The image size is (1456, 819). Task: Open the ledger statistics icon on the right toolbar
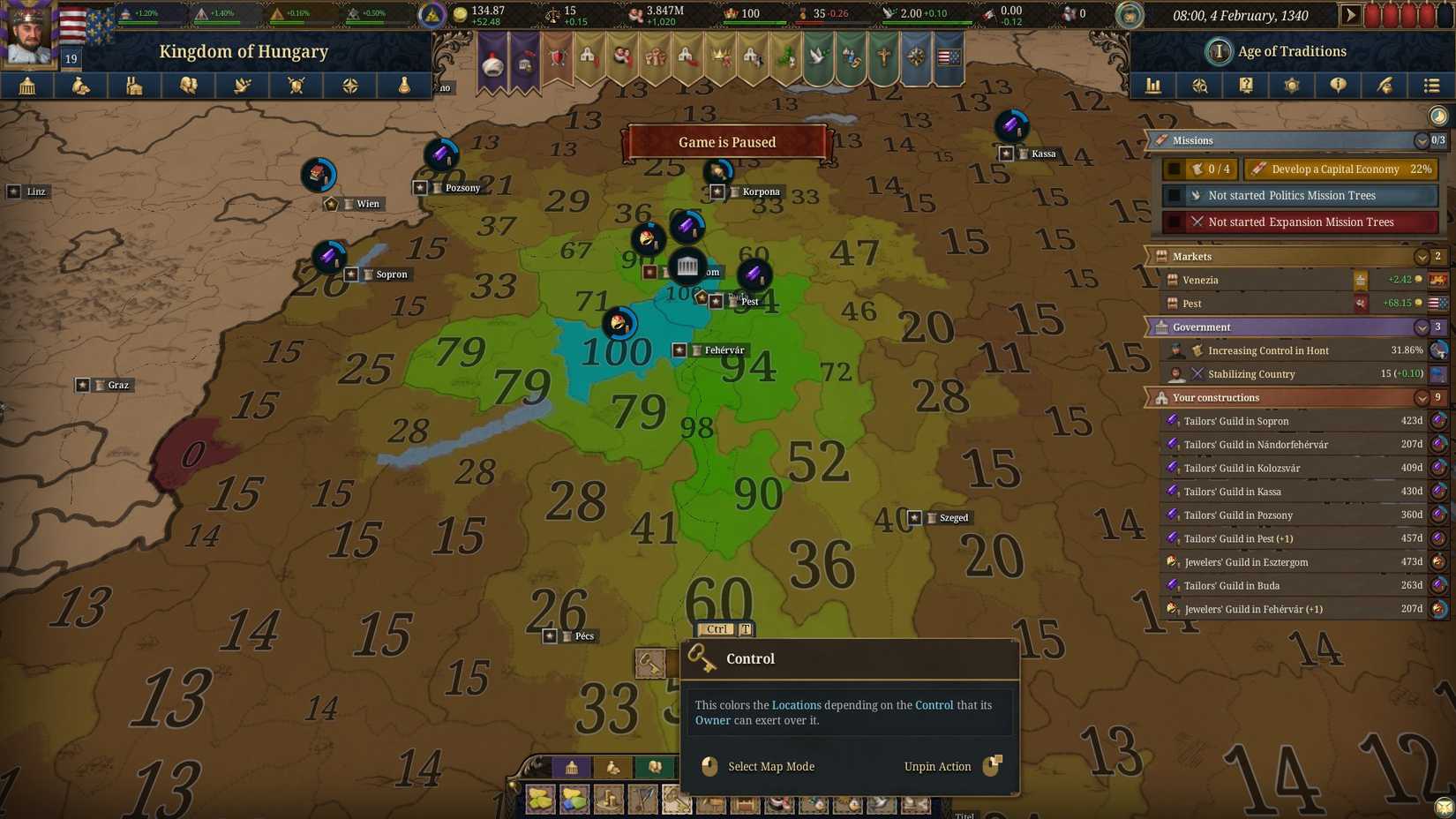[1152, 86]
